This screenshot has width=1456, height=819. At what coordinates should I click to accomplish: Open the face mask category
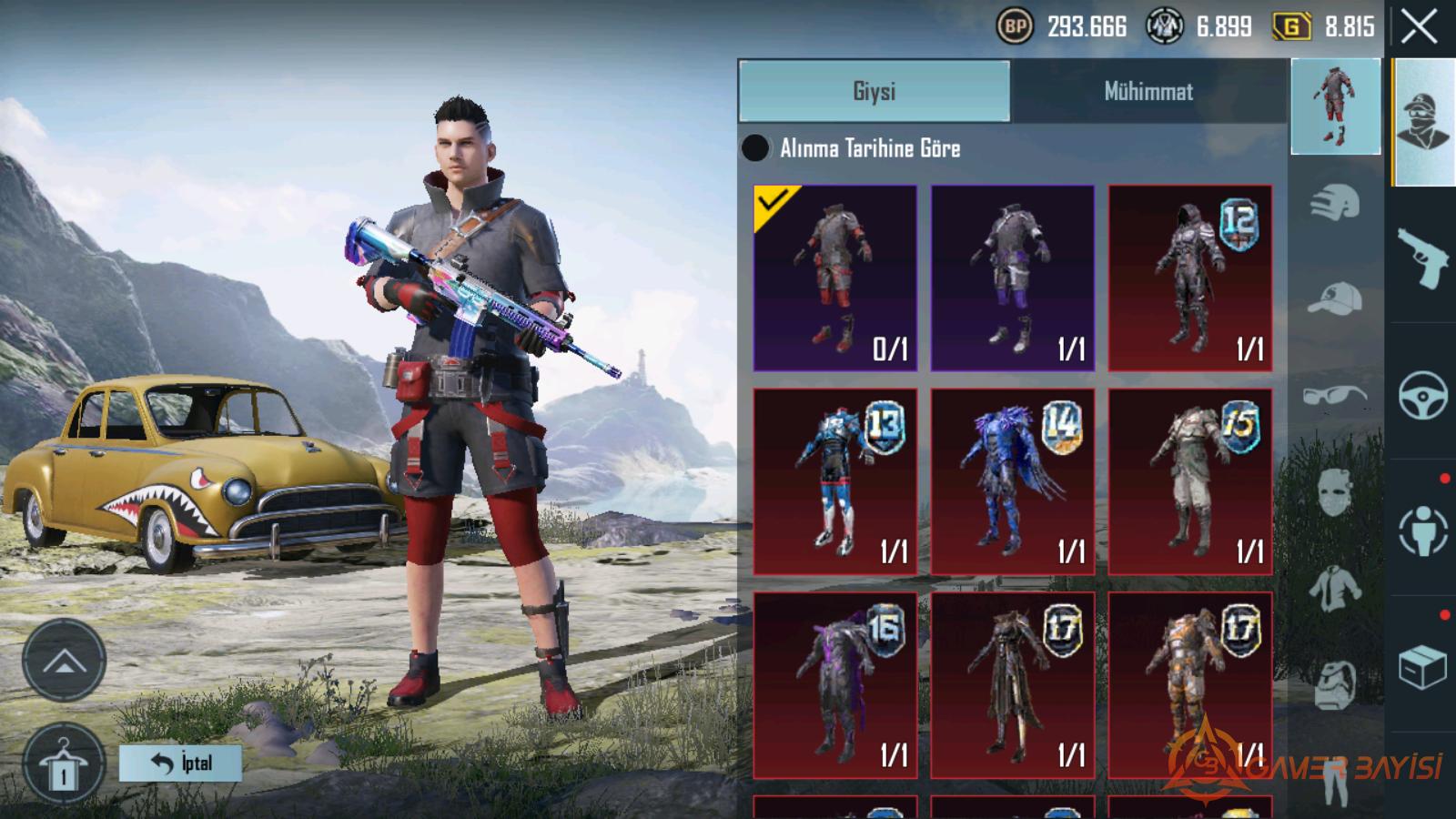coord(1335,492)
